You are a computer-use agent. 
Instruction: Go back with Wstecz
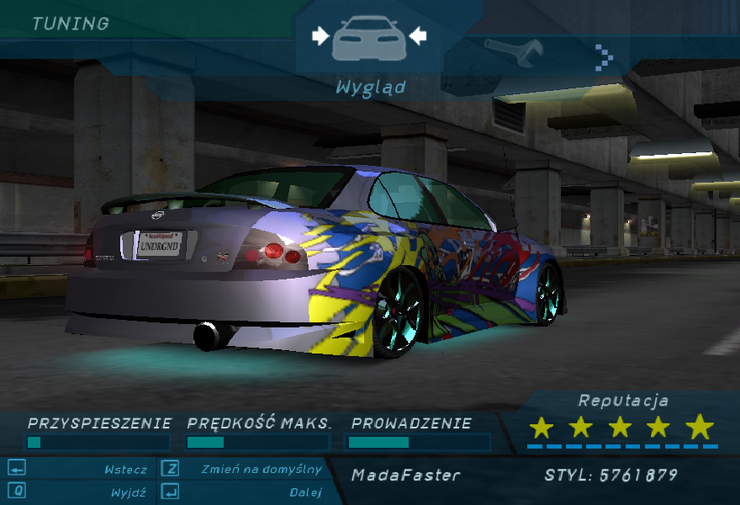125,469
